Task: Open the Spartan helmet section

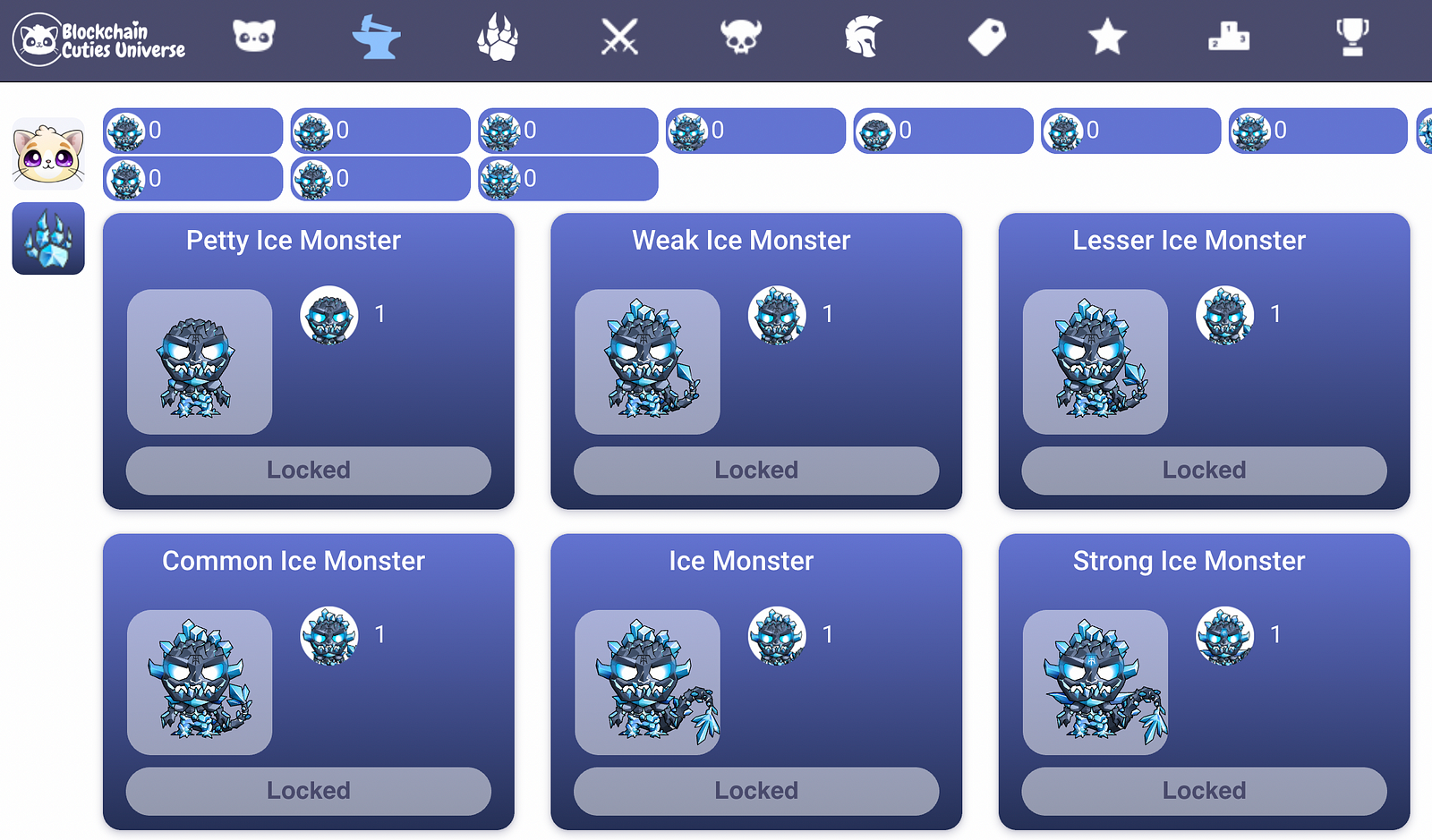Action: (864, 38)
